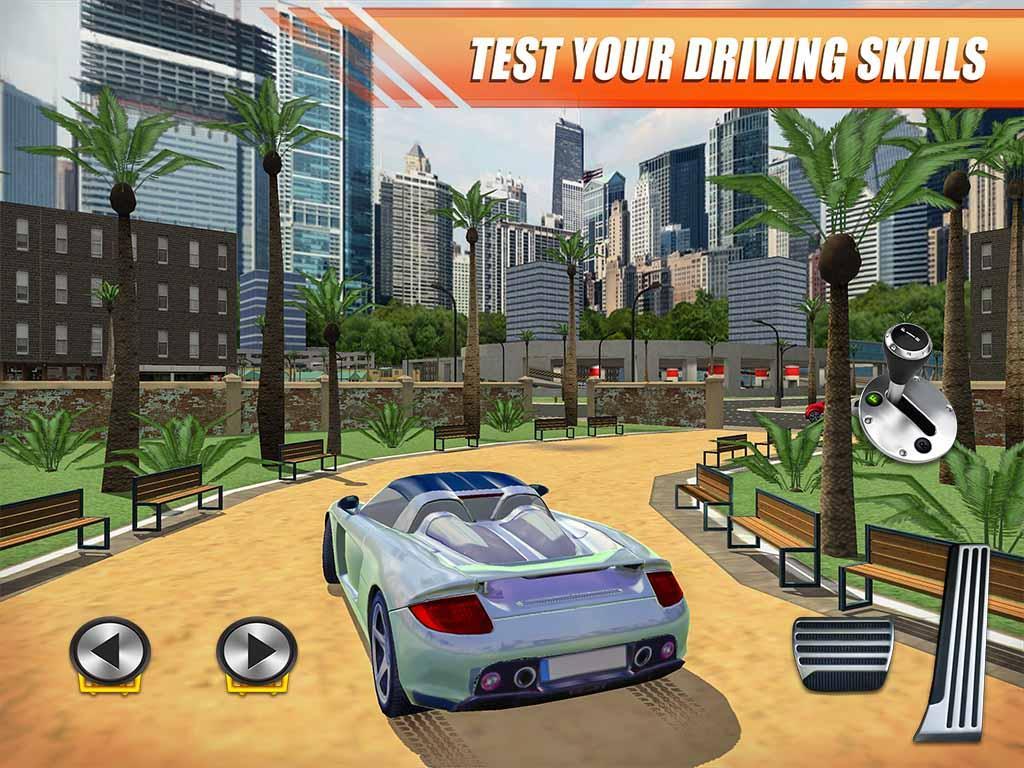Viewport: 1024px width, 768px height.
Task: Steer left with the left arrow button
Action: [x=110, y=651]
